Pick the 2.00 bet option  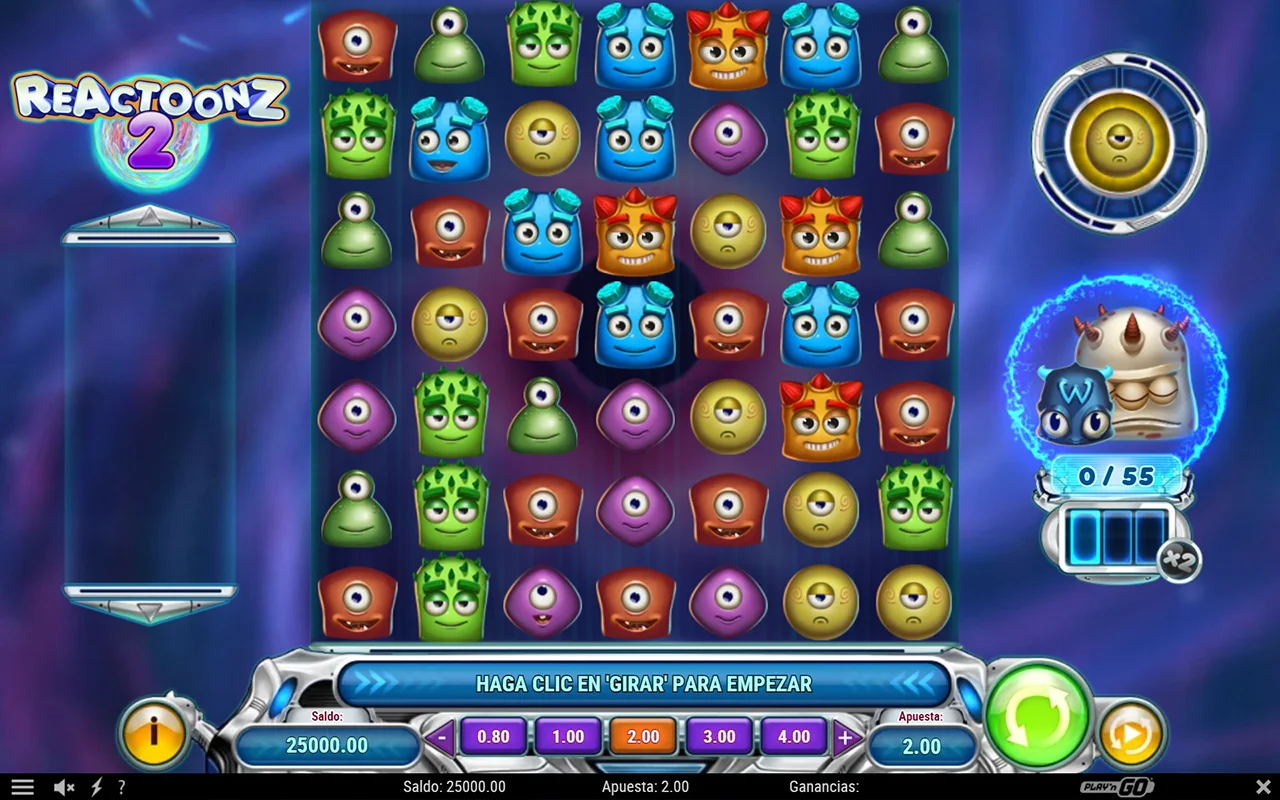click(x=643, y=737)
